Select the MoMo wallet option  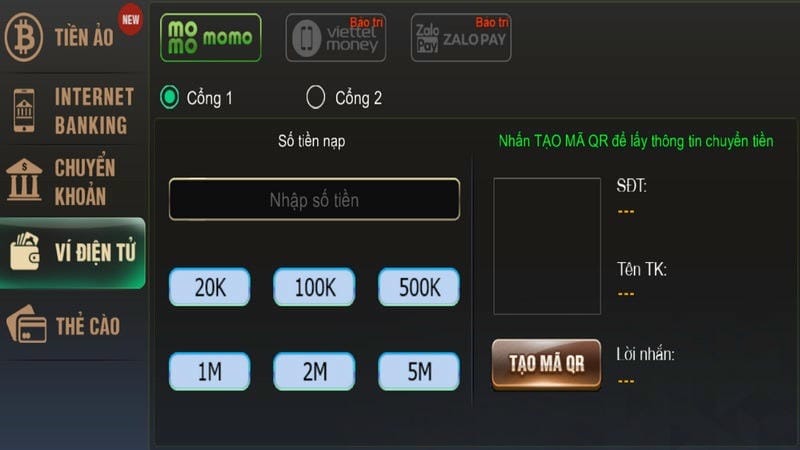[x=211, y=38]
